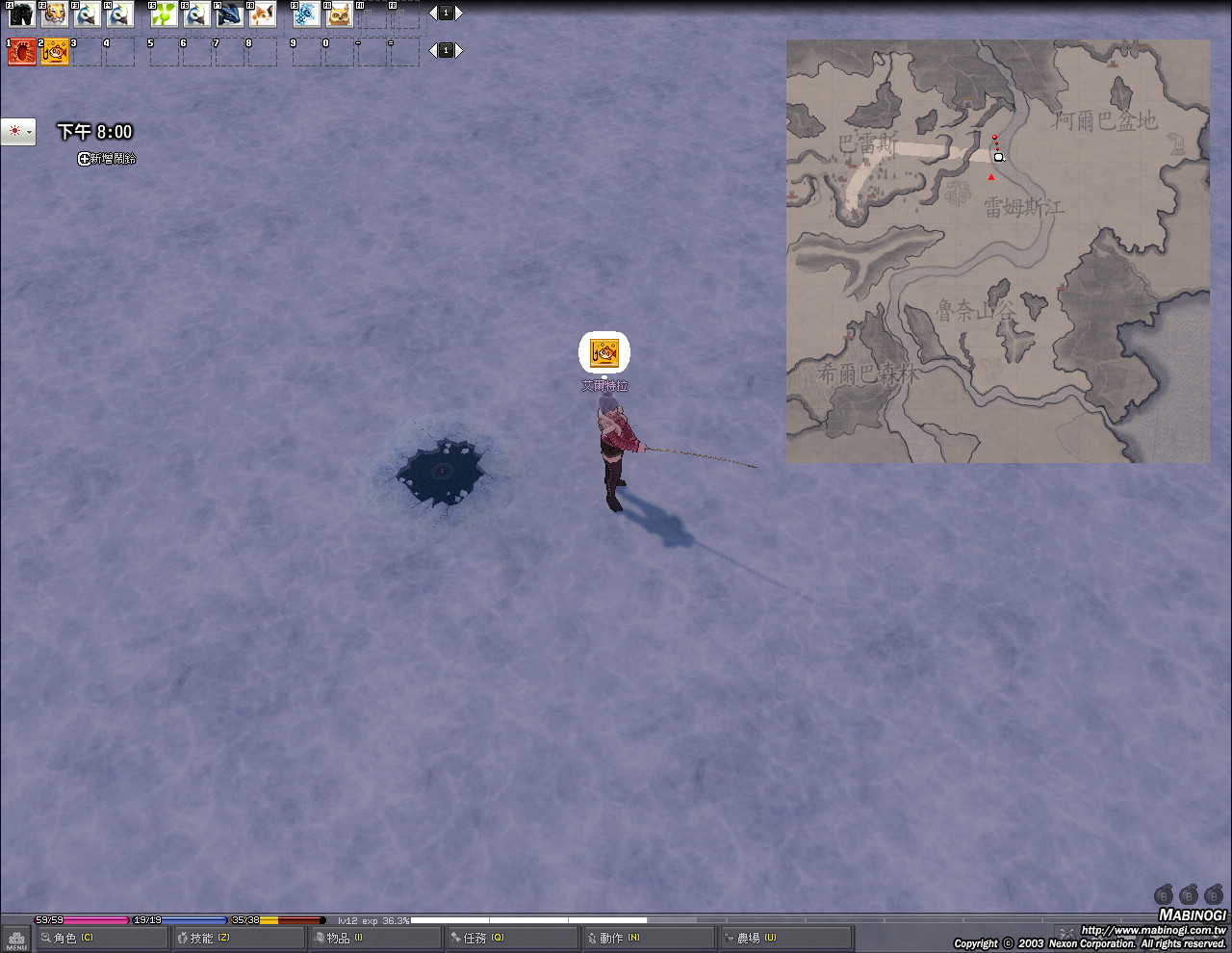Open the 角色 character window
Image resolution: width=1232 pixels, height=953 pixels.
point(67,938)
